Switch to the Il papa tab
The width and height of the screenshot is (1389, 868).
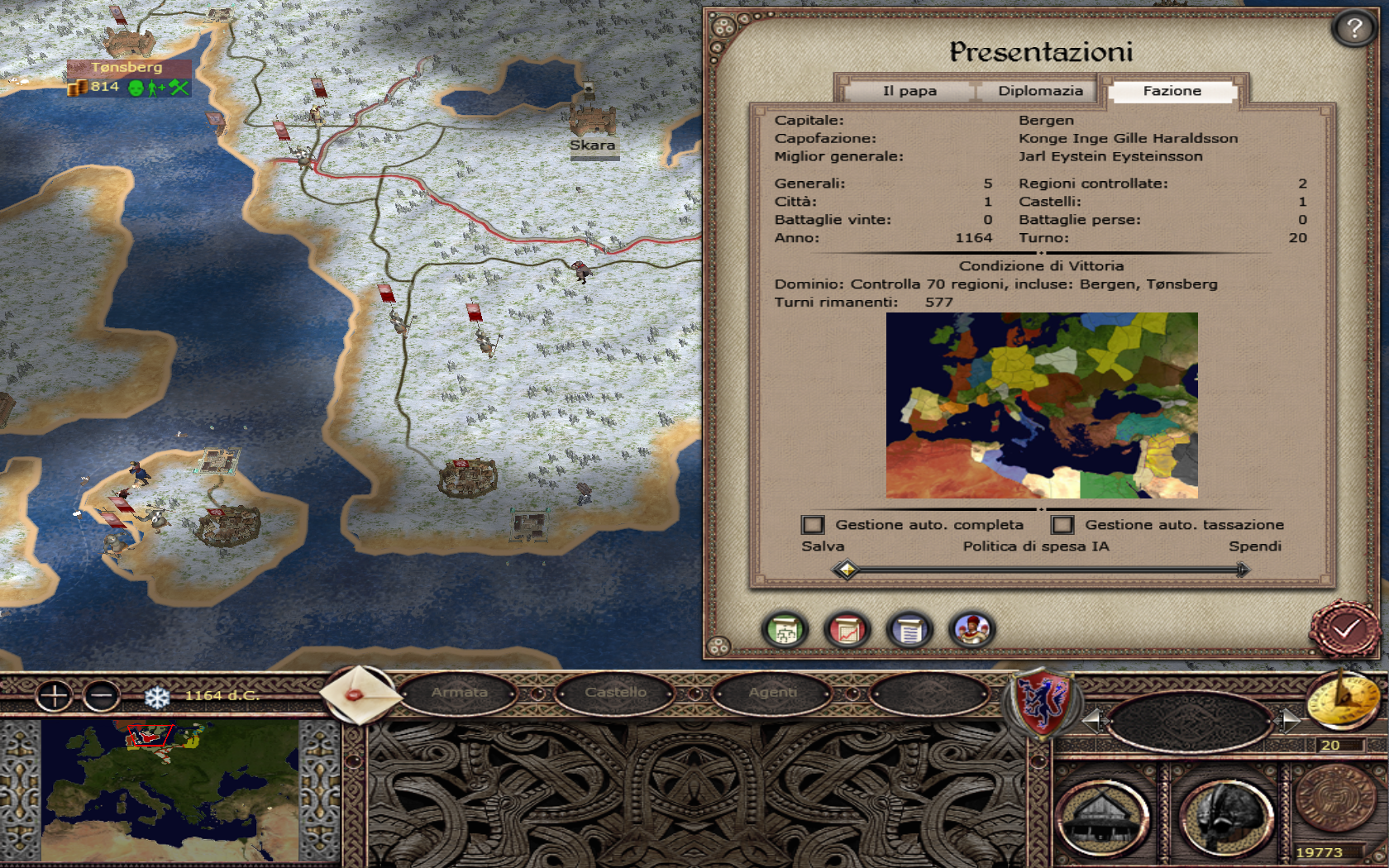click(909, 91)
